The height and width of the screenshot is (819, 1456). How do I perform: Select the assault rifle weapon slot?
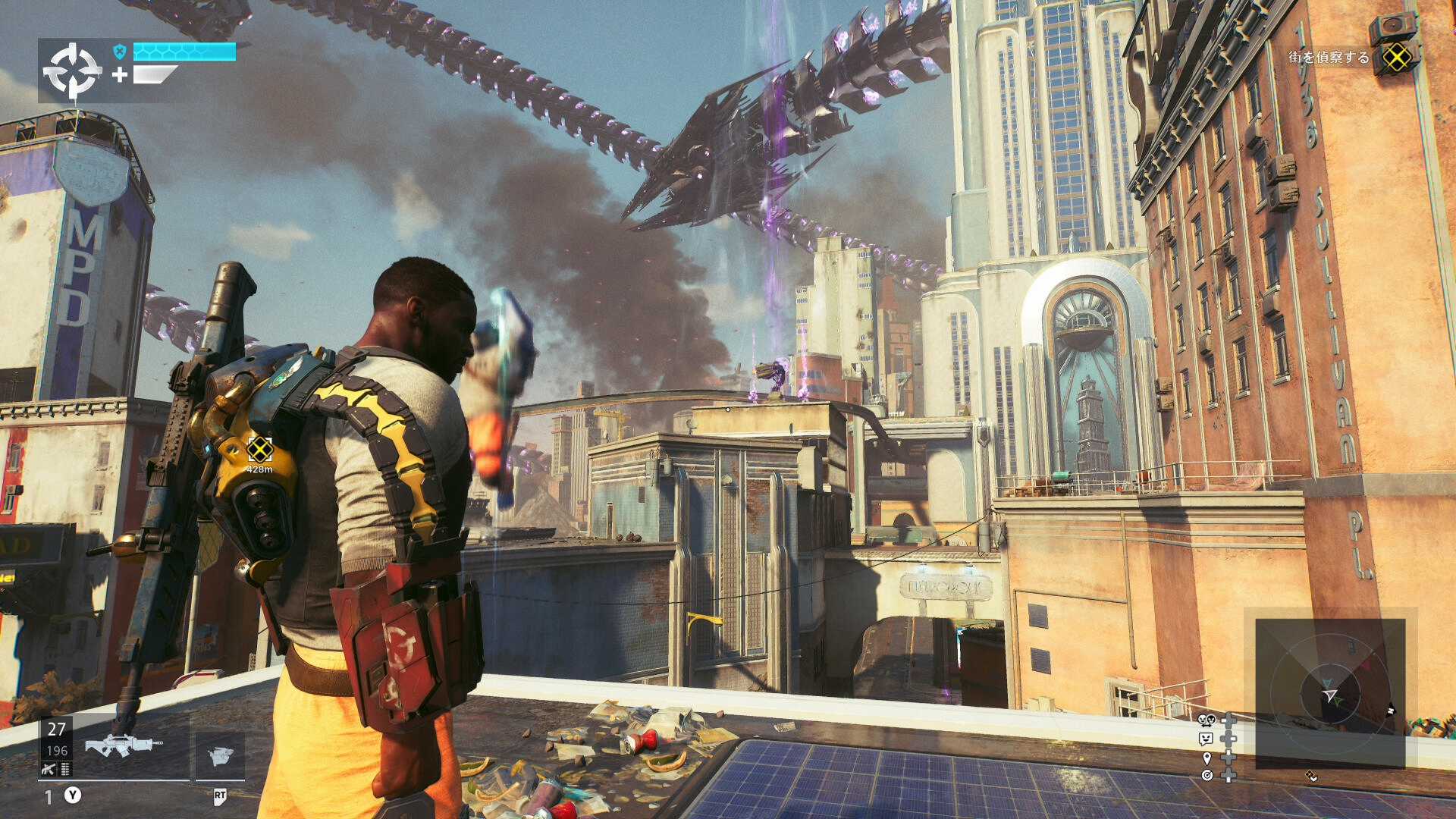[124, 745]
